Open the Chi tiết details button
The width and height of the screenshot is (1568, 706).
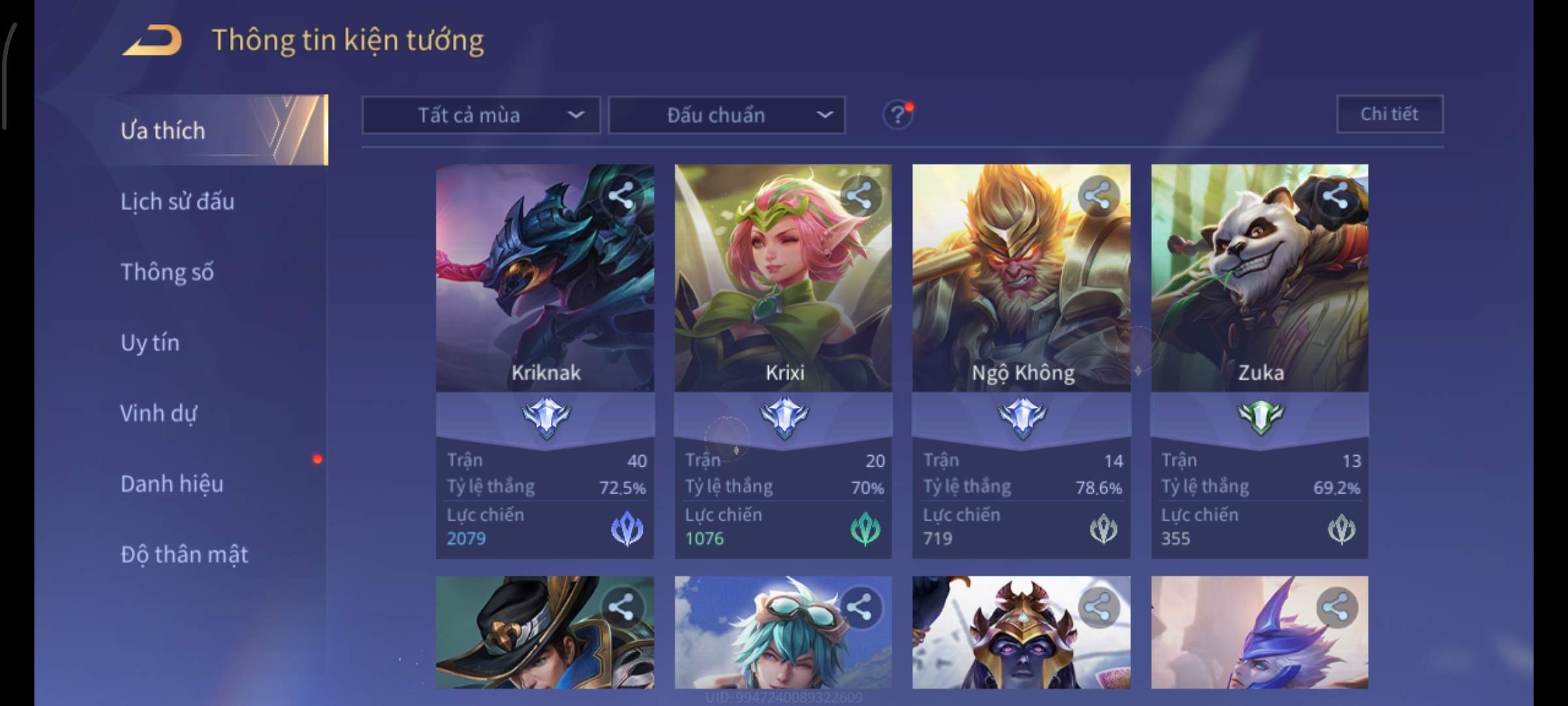tap(1389, 114)
